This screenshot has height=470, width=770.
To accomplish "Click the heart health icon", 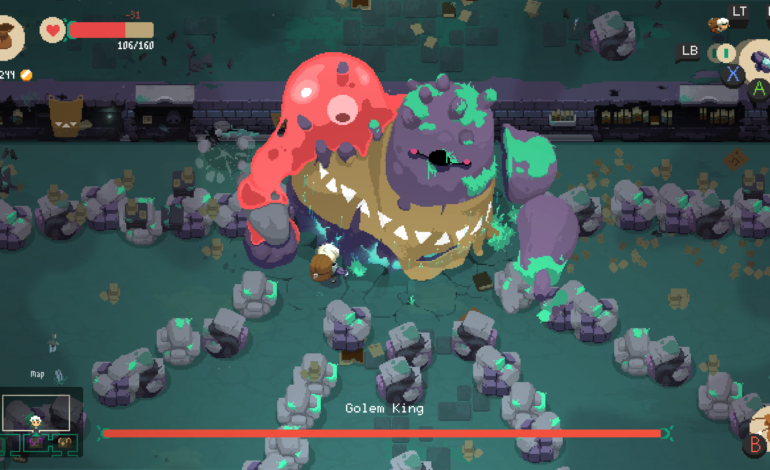I will click(52, 30).
